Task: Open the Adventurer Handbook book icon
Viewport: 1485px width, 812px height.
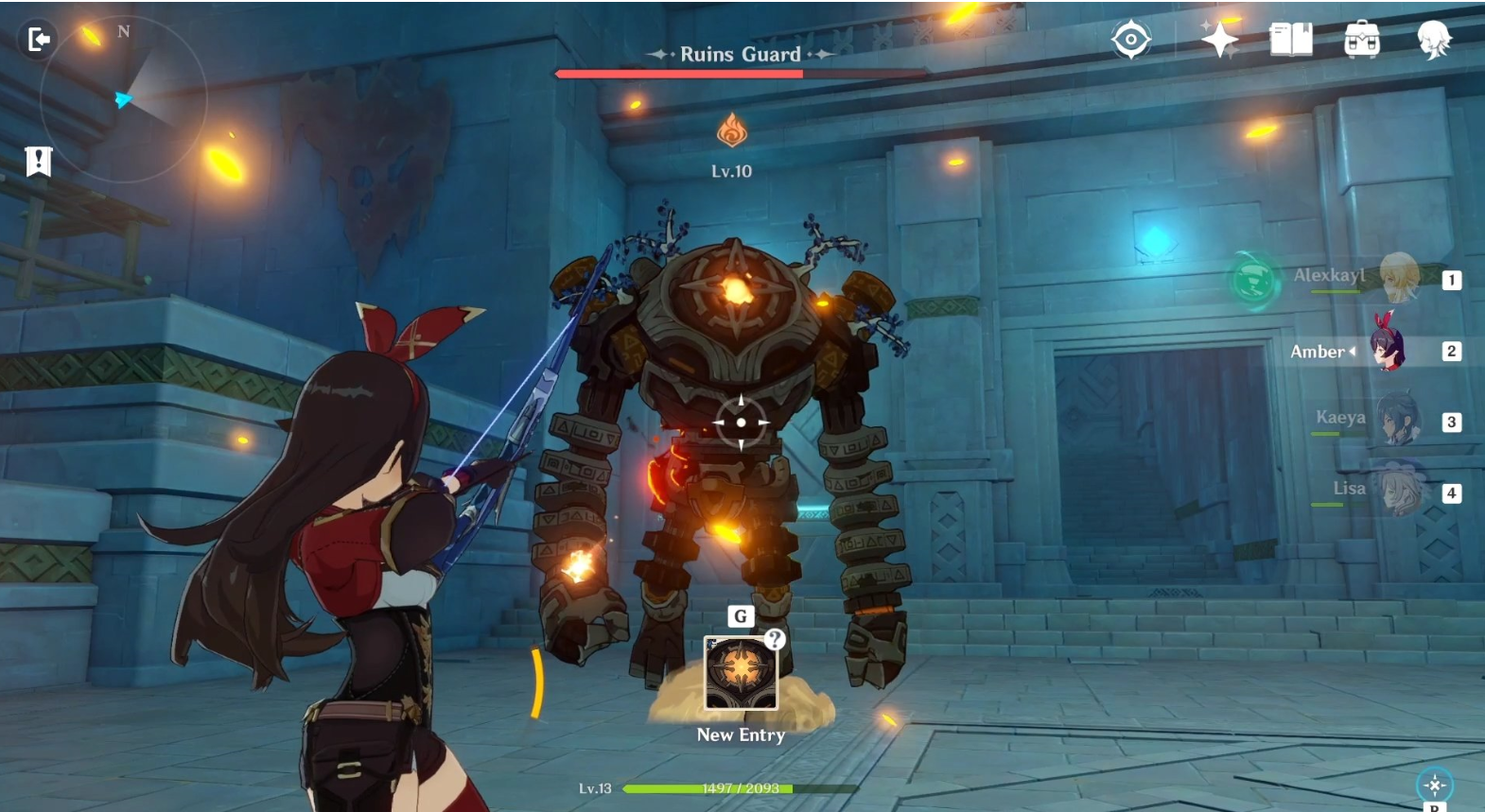Action: 1290,40
